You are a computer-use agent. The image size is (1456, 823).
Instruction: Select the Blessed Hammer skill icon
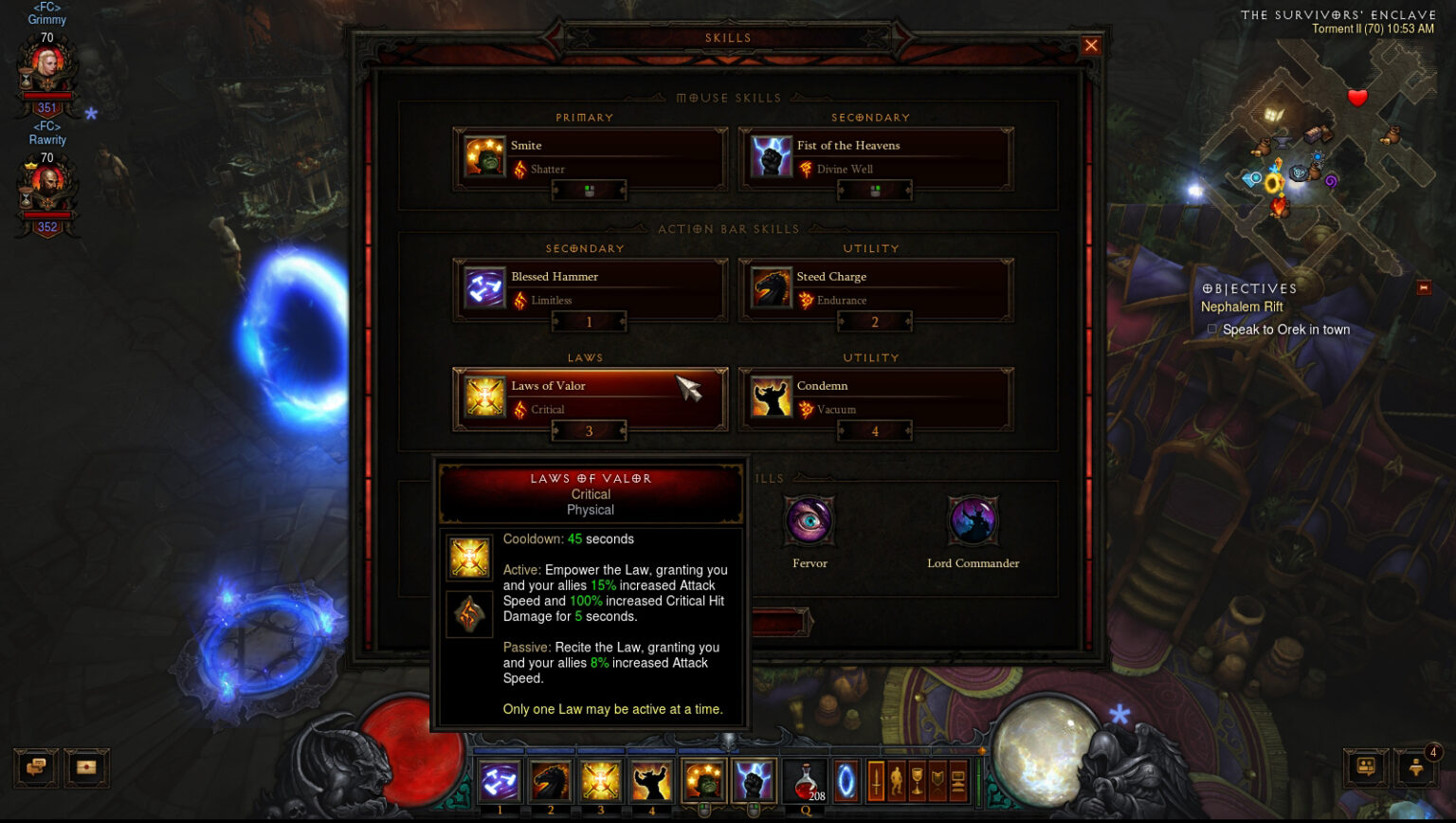pyautogui.click(x=484, y=288)
